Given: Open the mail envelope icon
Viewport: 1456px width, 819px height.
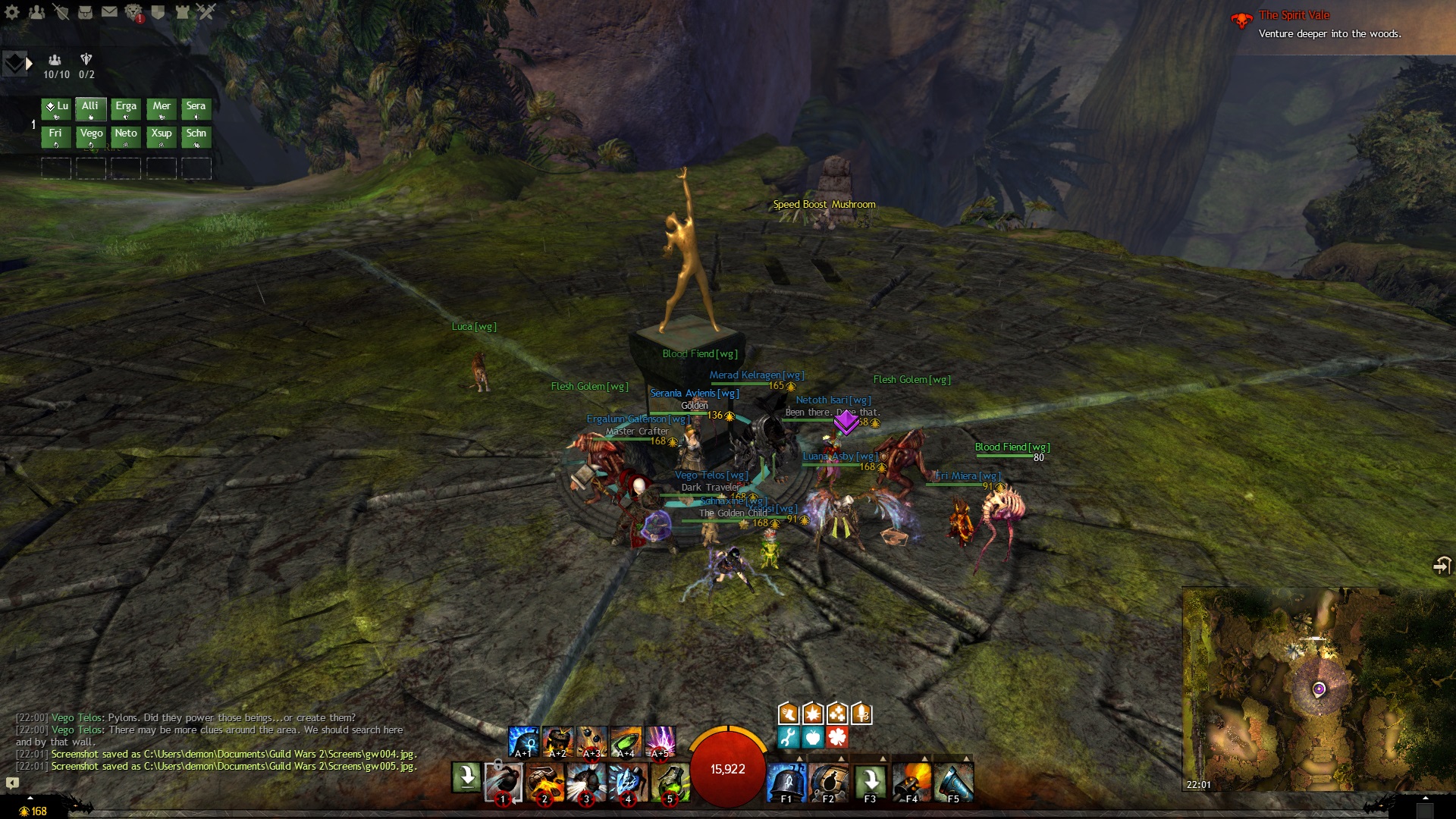Looking at the screenshot, I should pos(109,12).
